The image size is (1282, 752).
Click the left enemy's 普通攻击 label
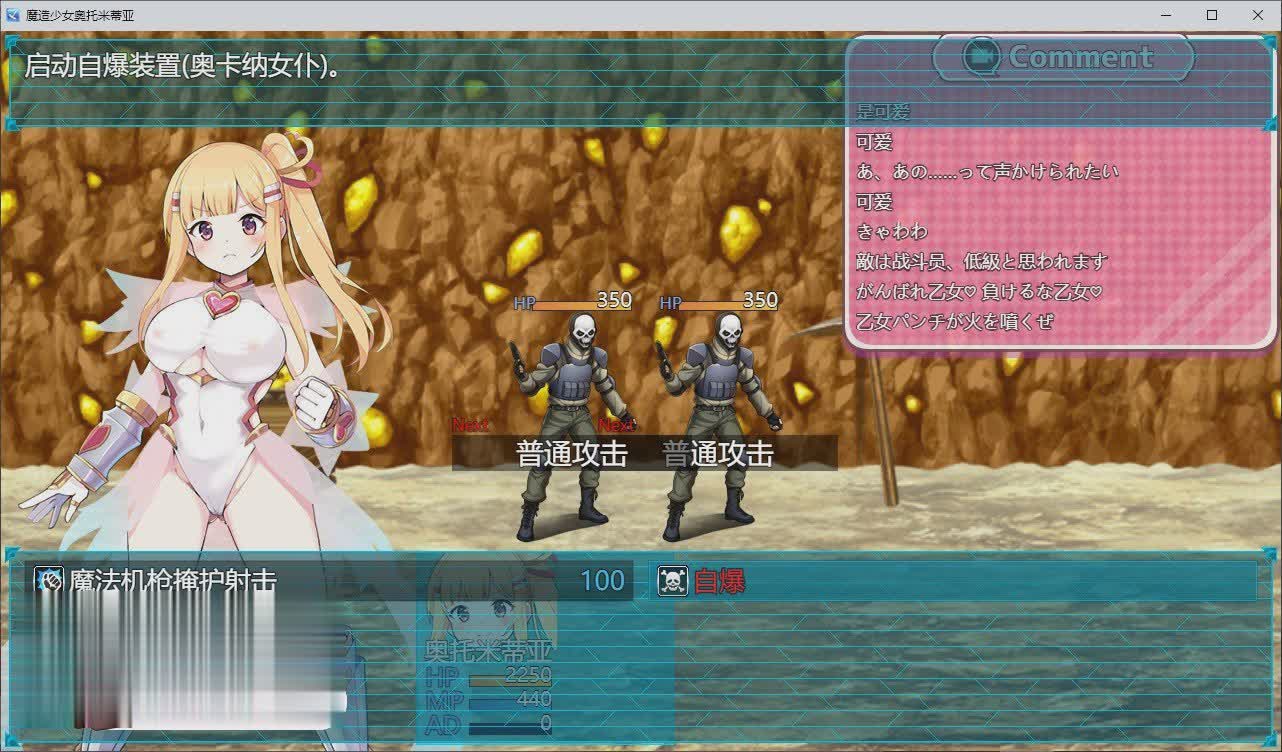(570, 454)
